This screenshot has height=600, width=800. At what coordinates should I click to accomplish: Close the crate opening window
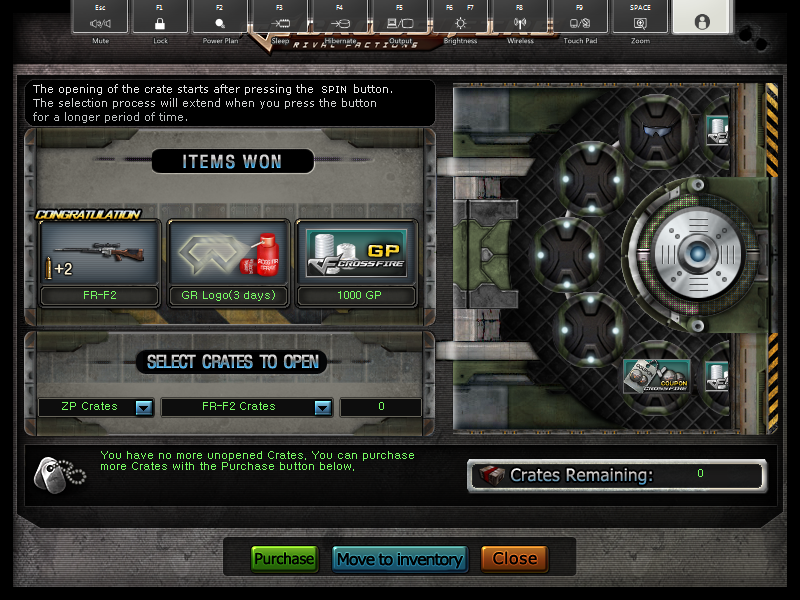[x=514, y=559]
